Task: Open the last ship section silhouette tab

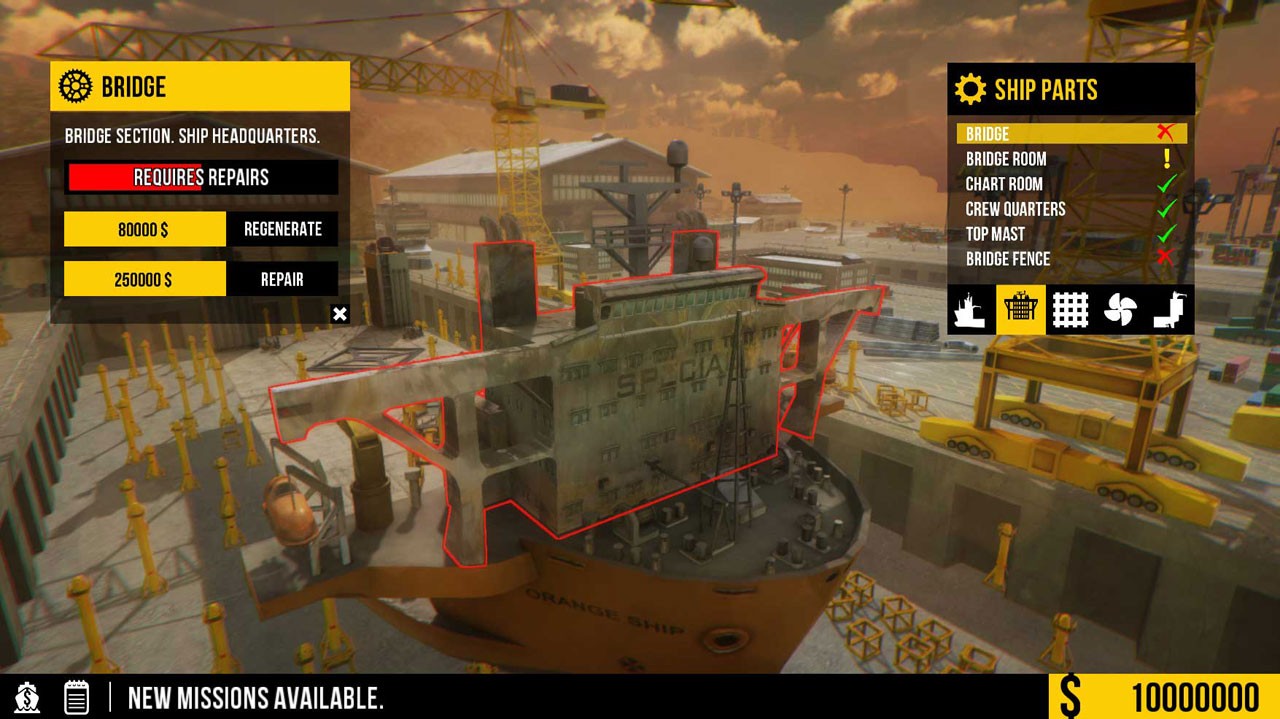Action: (x=1169, y=310)
